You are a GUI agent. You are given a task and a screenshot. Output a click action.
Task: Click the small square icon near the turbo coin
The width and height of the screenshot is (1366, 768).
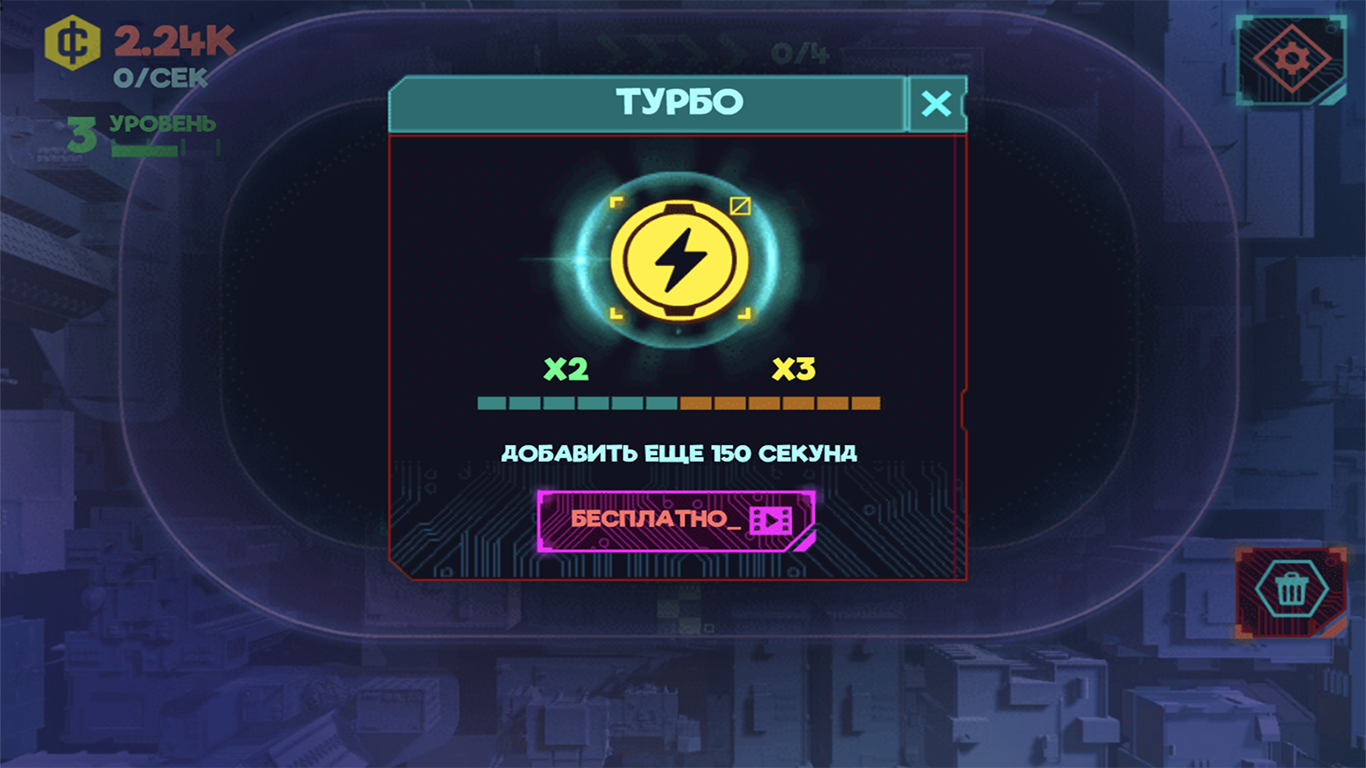740,205
